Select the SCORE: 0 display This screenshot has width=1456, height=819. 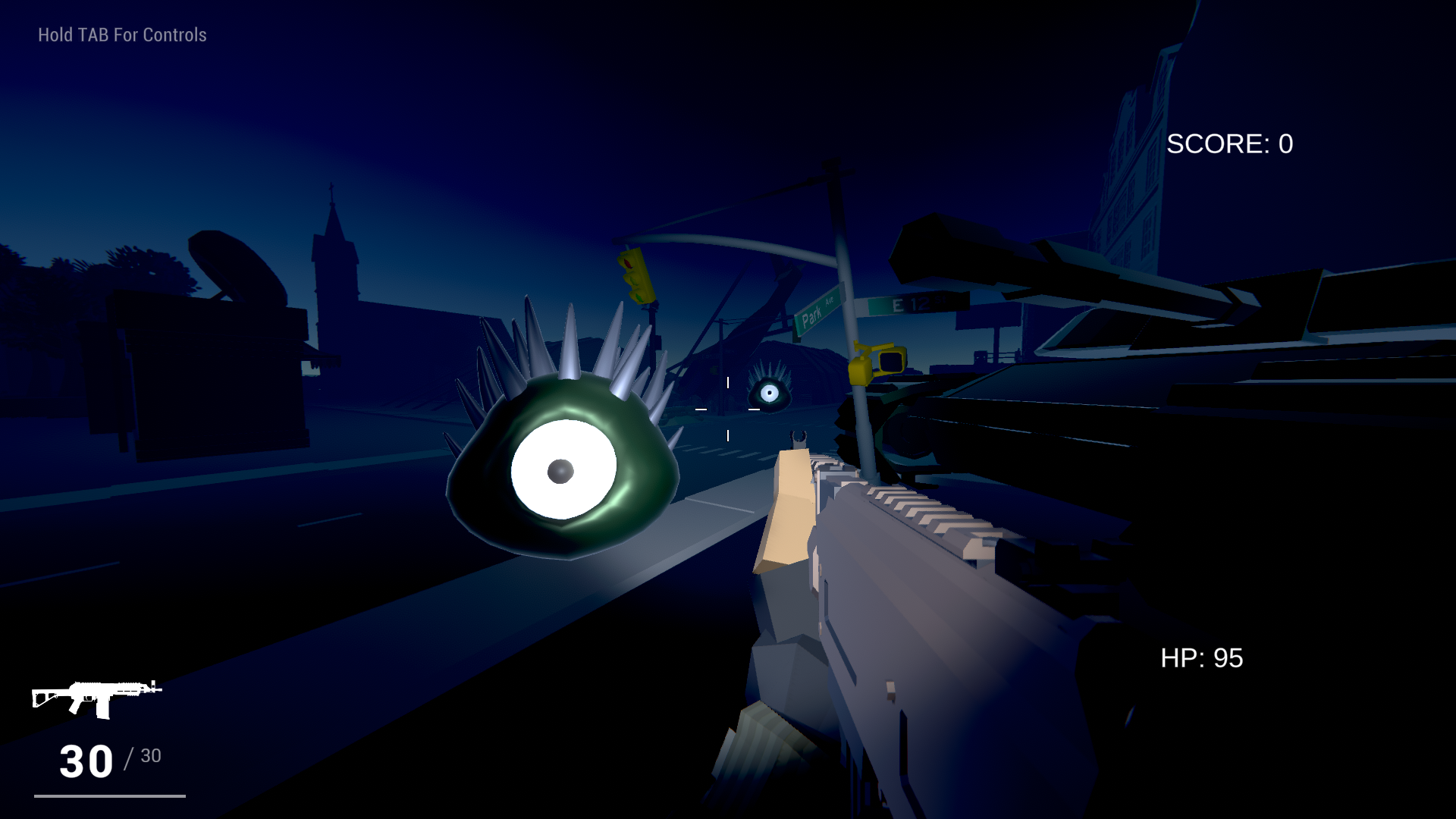1228,143
